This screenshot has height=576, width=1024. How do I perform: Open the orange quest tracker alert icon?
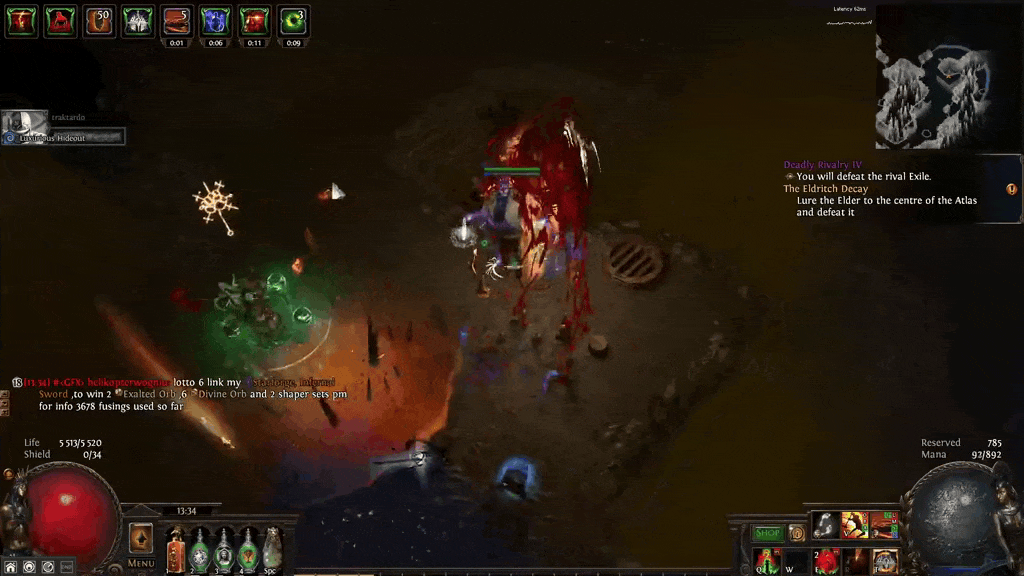[1011, 189]
